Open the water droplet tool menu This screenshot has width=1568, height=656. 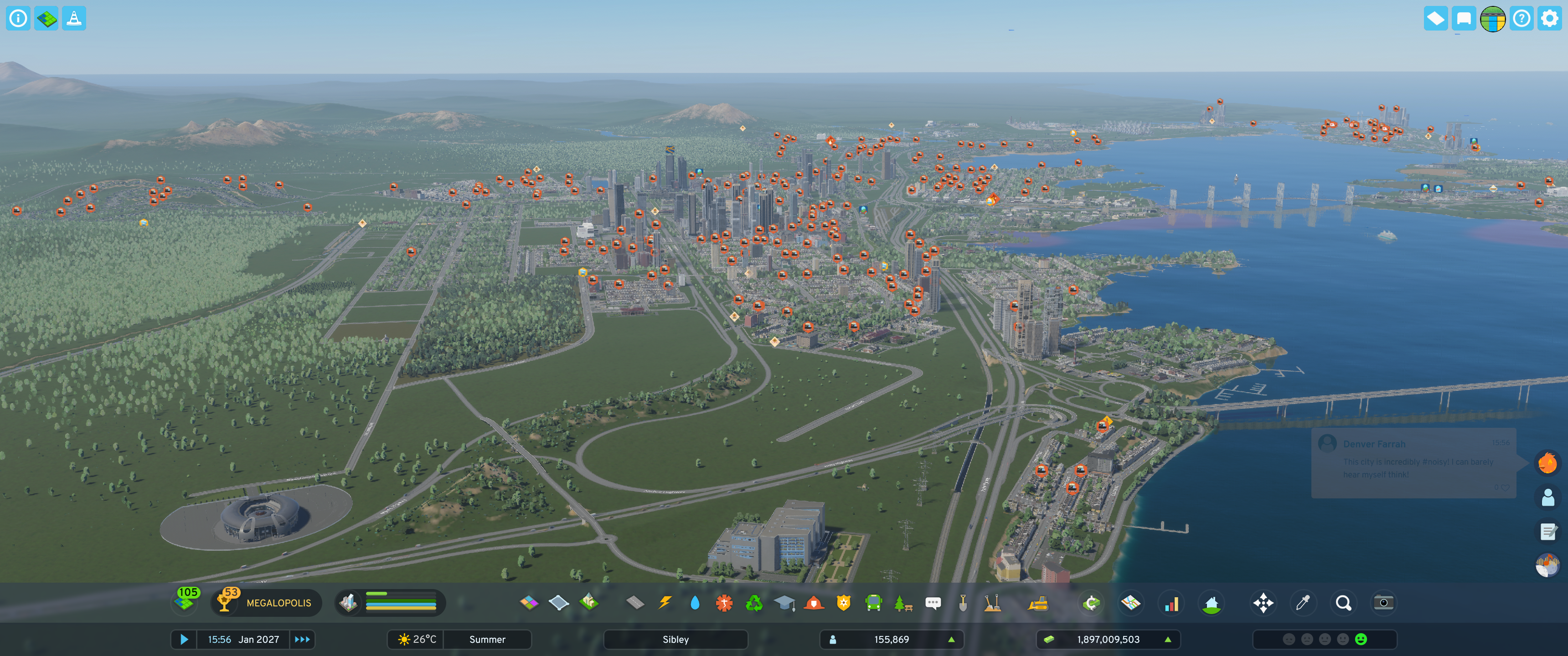pos(695,602)
